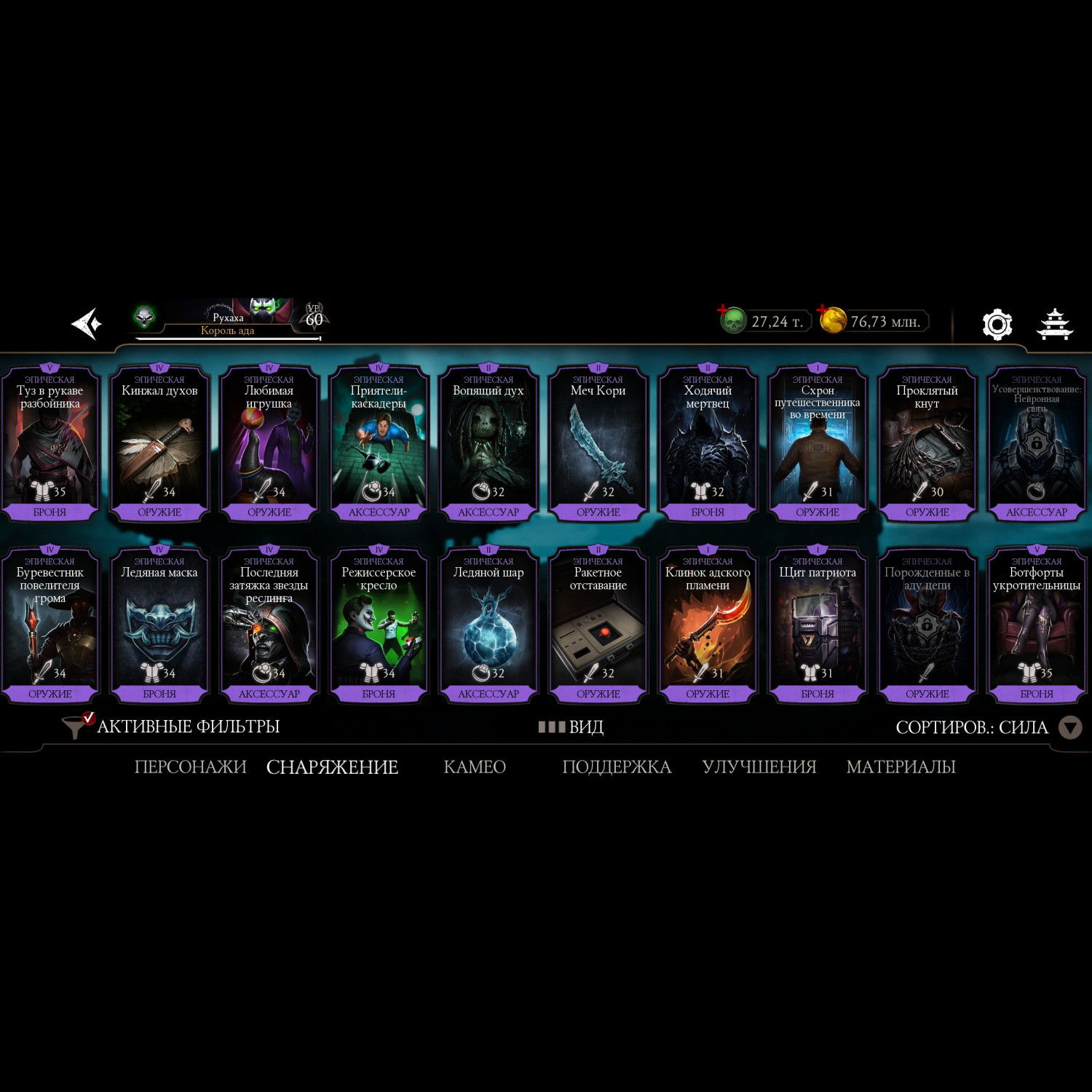Go back using the arrow button

click(x=87, y=324)
